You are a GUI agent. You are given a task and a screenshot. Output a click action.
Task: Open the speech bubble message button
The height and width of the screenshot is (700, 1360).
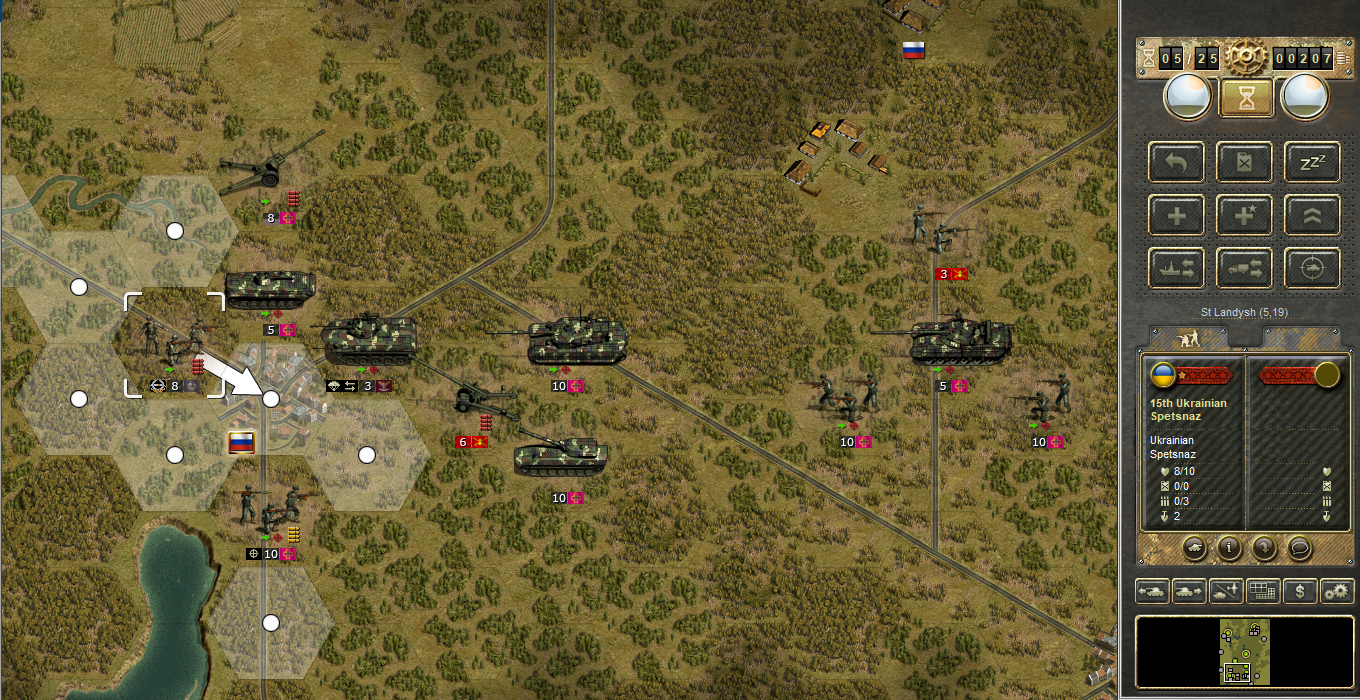[x=1299, y=547]
